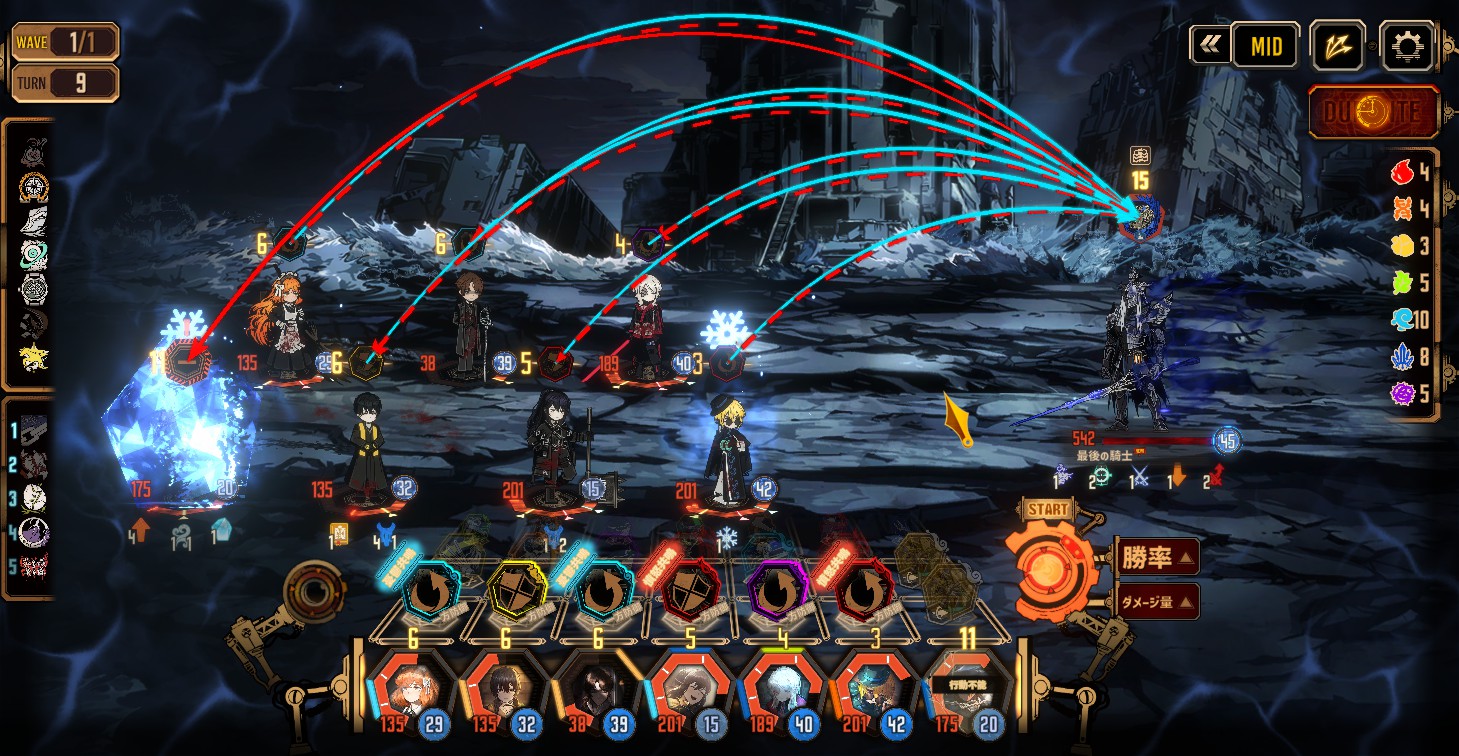The height and width of the screenshot is (756, 1459).
Task: Select the enemy's skill slot showing 15
Action: click(1140, 218)
